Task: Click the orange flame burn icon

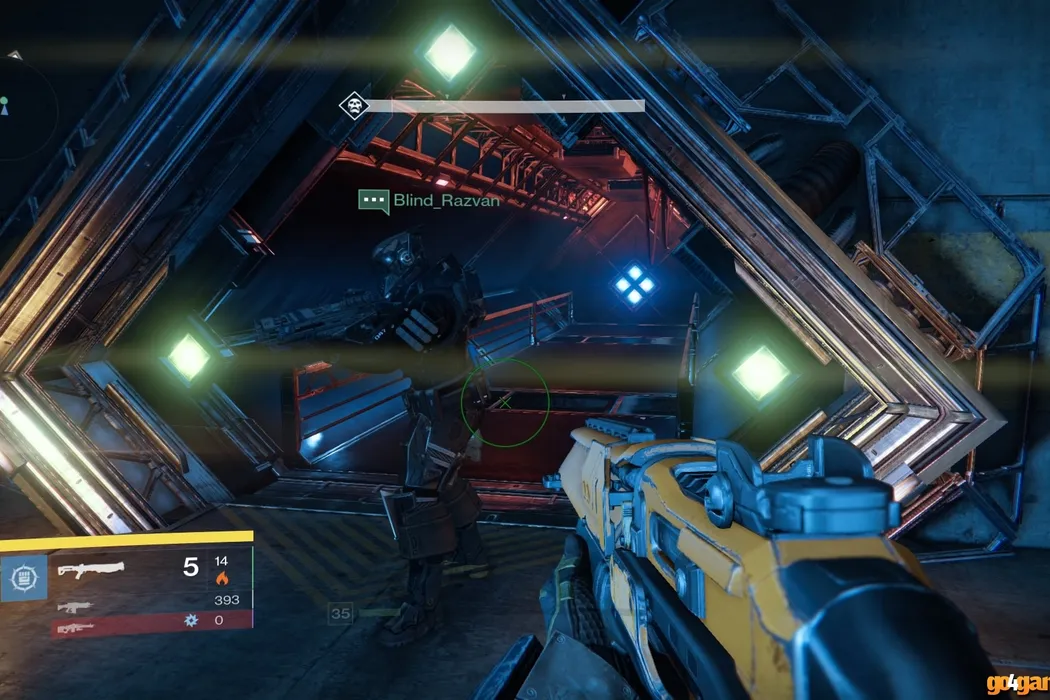Action: (x=221, y=577)
